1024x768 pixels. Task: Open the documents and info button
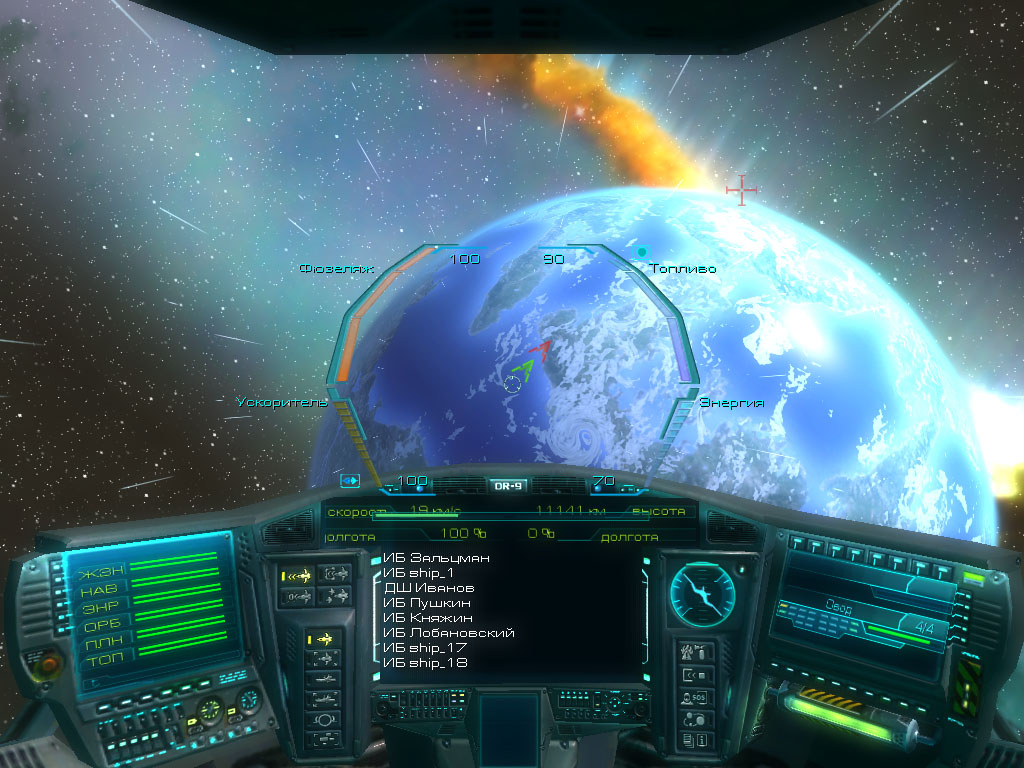pyautogui.click(x=695, y=740)
